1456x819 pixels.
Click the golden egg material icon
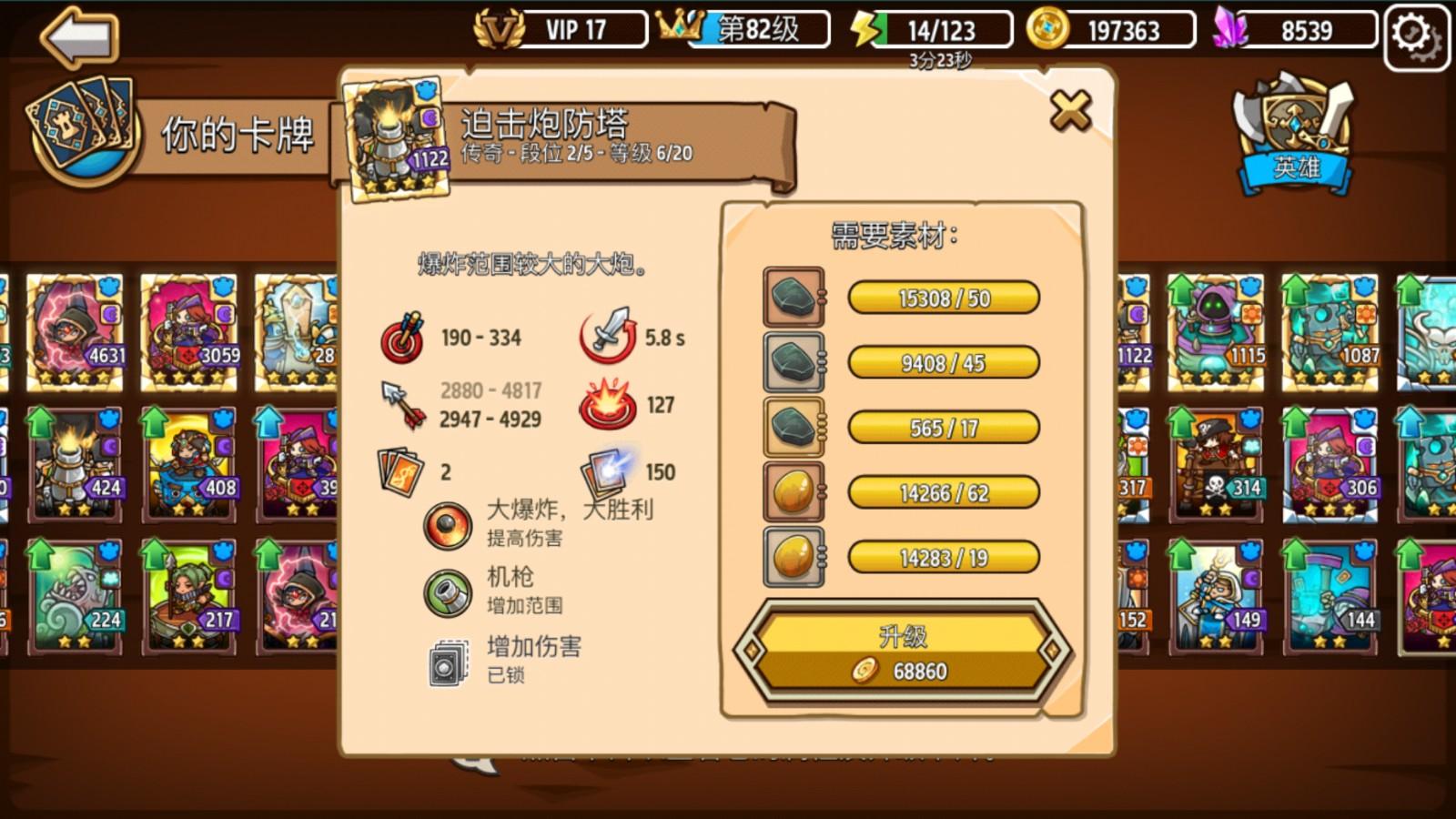pos(792,491)
